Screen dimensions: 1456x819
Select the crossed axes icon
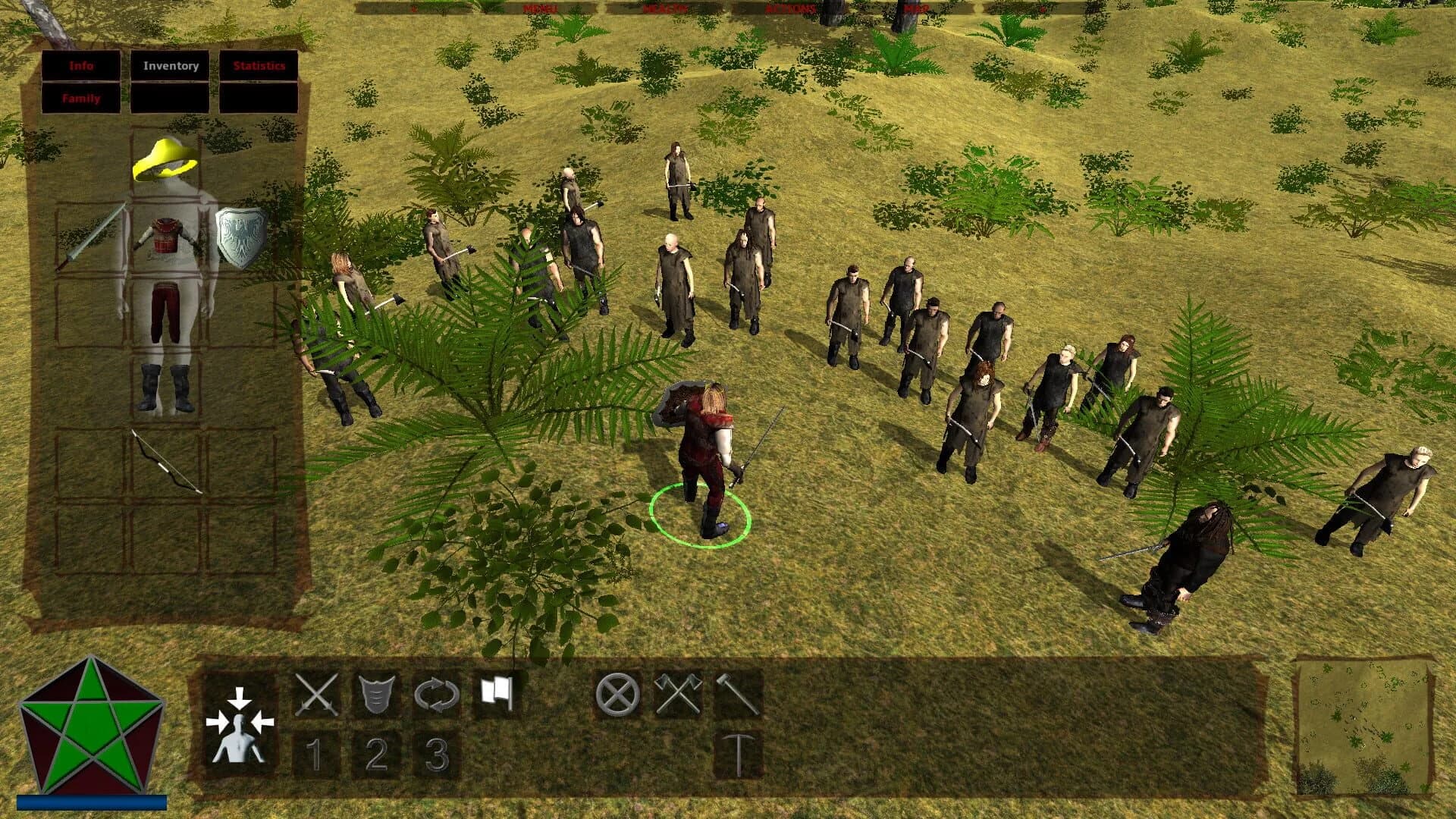point(676,694)
